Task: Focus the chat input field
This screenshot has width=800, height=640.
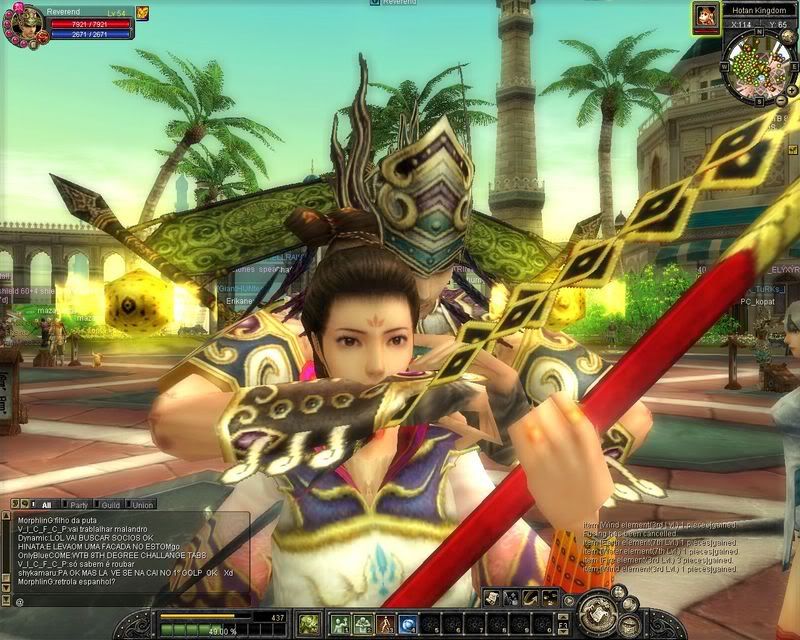Action: point(130,601)
